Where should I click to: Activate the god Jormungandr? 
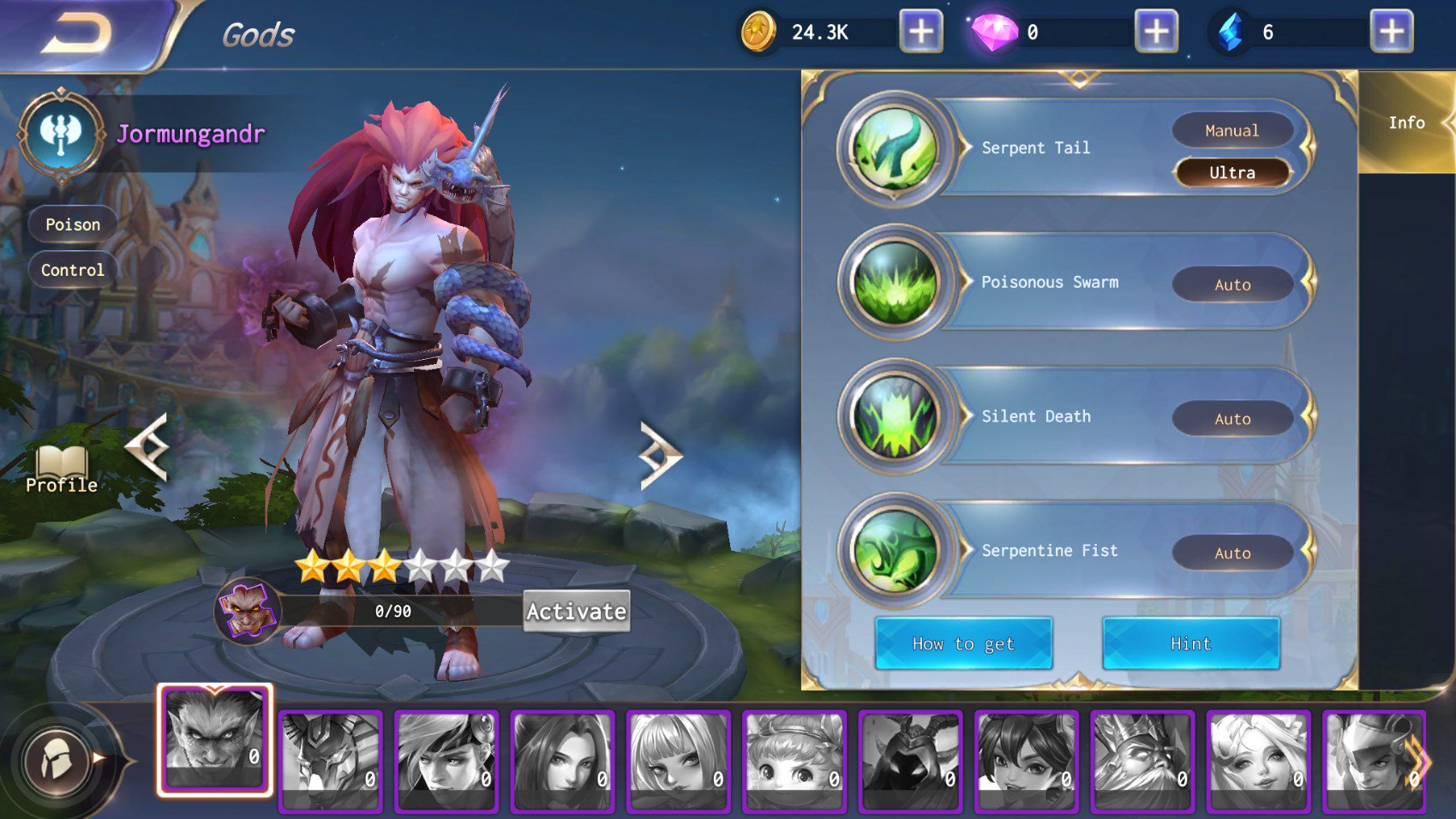point(576,611)
